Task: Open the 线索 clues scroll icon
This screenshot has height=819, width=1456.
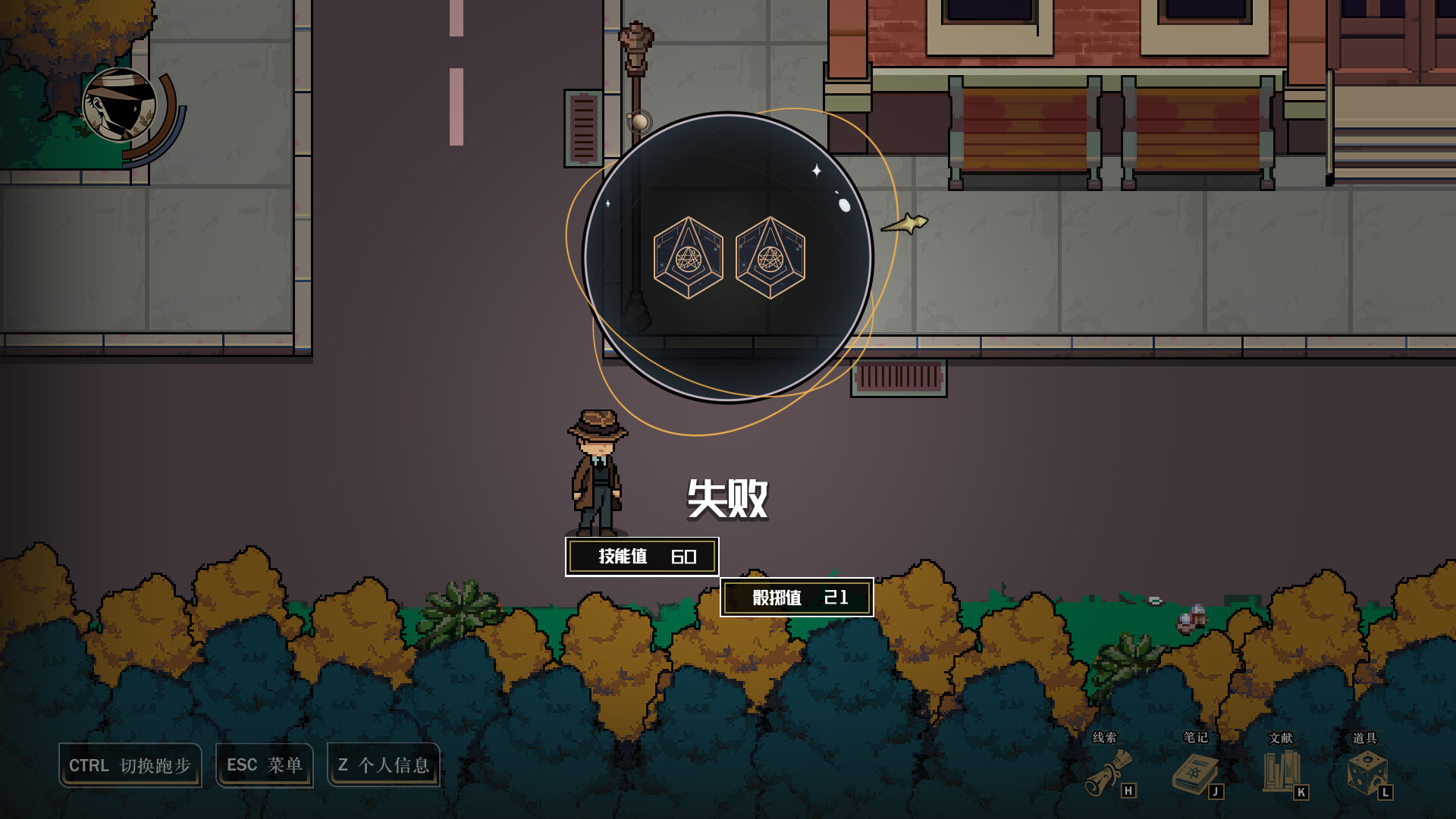Action: 1109,773
